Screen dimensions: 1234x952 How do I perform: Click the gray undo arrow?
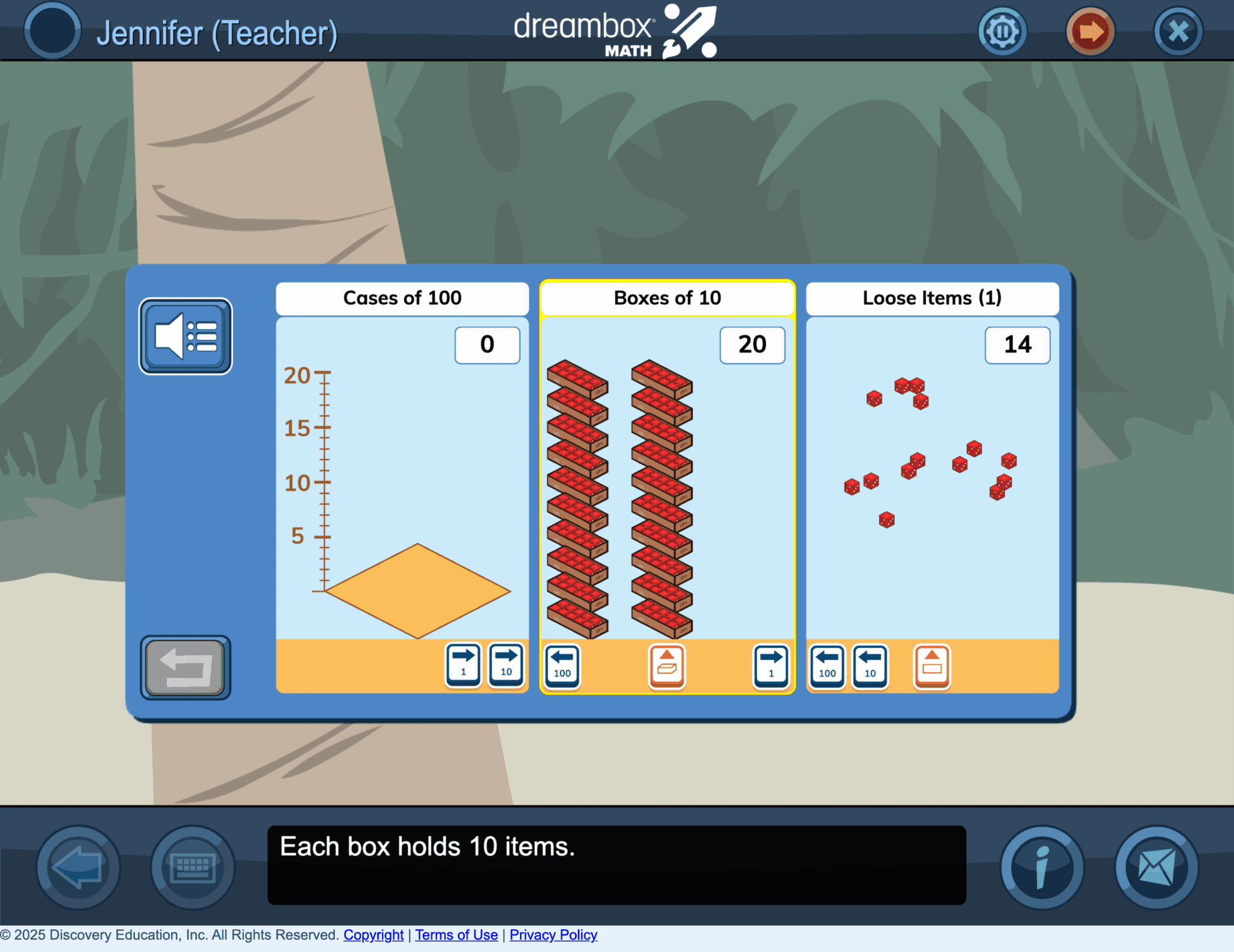click(x=185, y=668)
